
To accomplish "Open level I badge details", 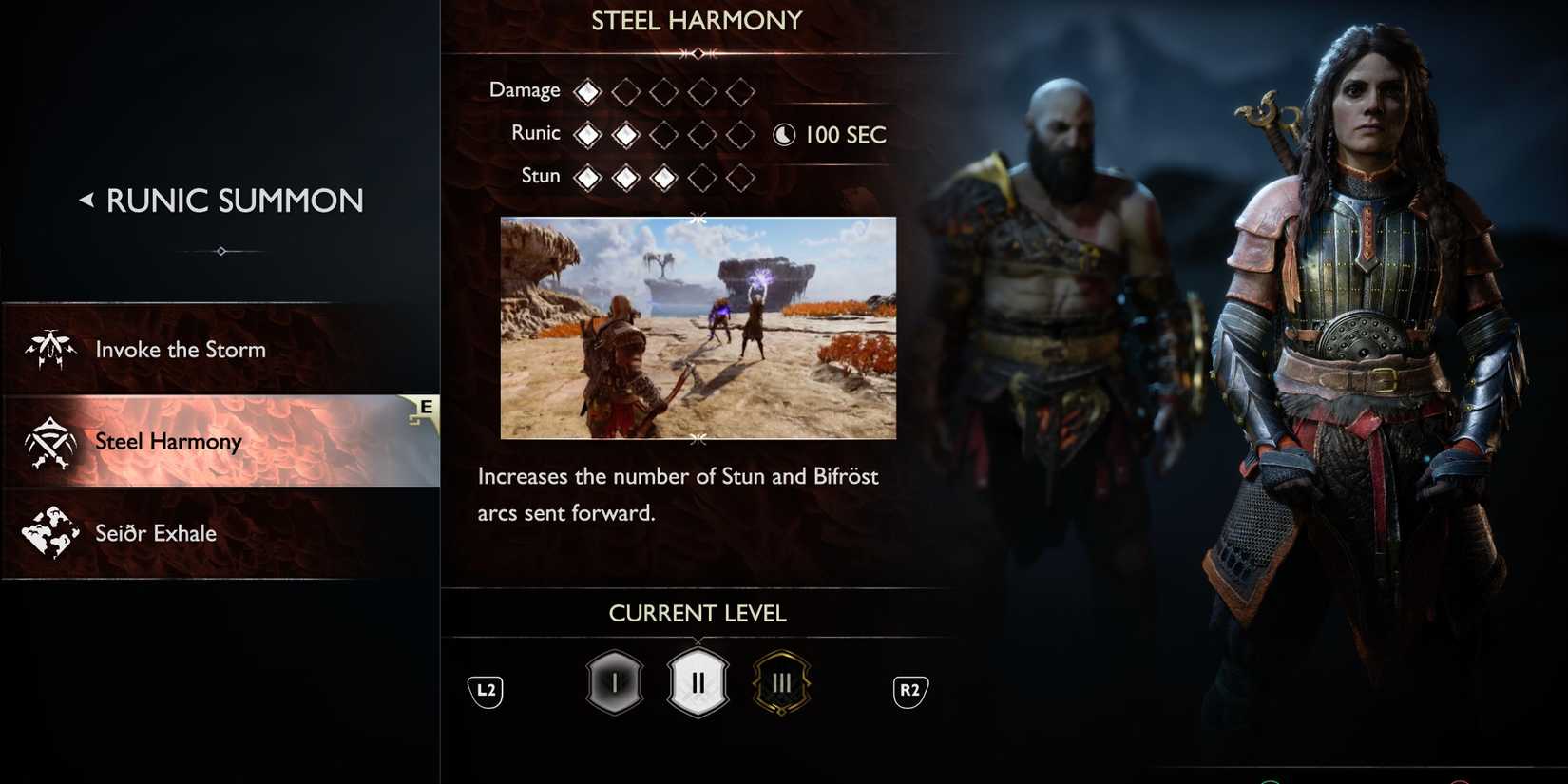I will [x=614, y=681].
